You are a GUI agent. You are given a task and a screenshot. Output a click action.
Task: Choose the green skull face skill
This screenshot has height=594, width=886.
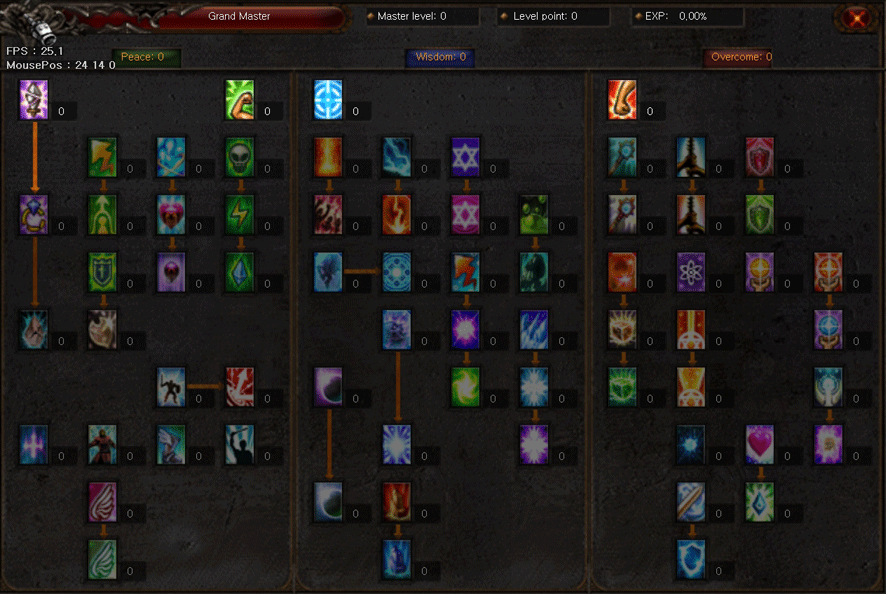click(240, 157)
